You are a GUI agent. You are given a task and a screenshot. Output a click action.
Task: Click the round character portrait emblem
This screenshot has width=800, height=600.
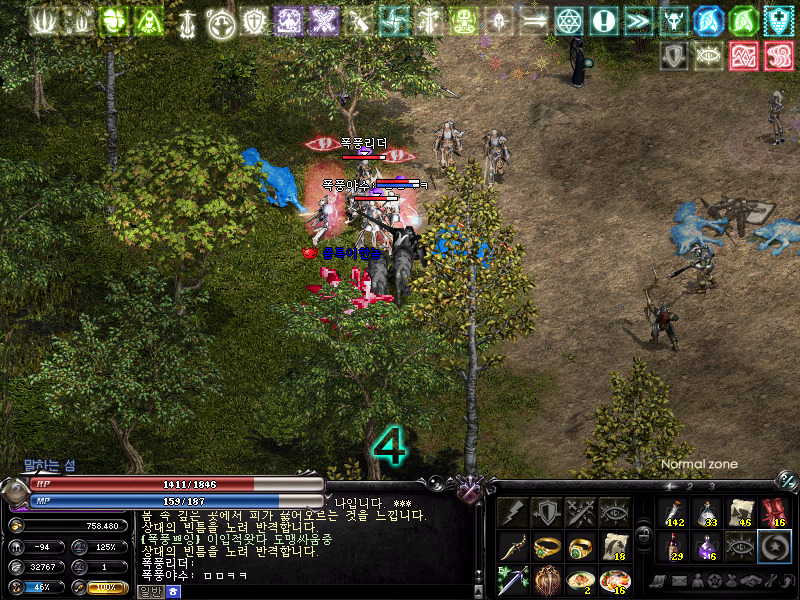coord(14,492)
